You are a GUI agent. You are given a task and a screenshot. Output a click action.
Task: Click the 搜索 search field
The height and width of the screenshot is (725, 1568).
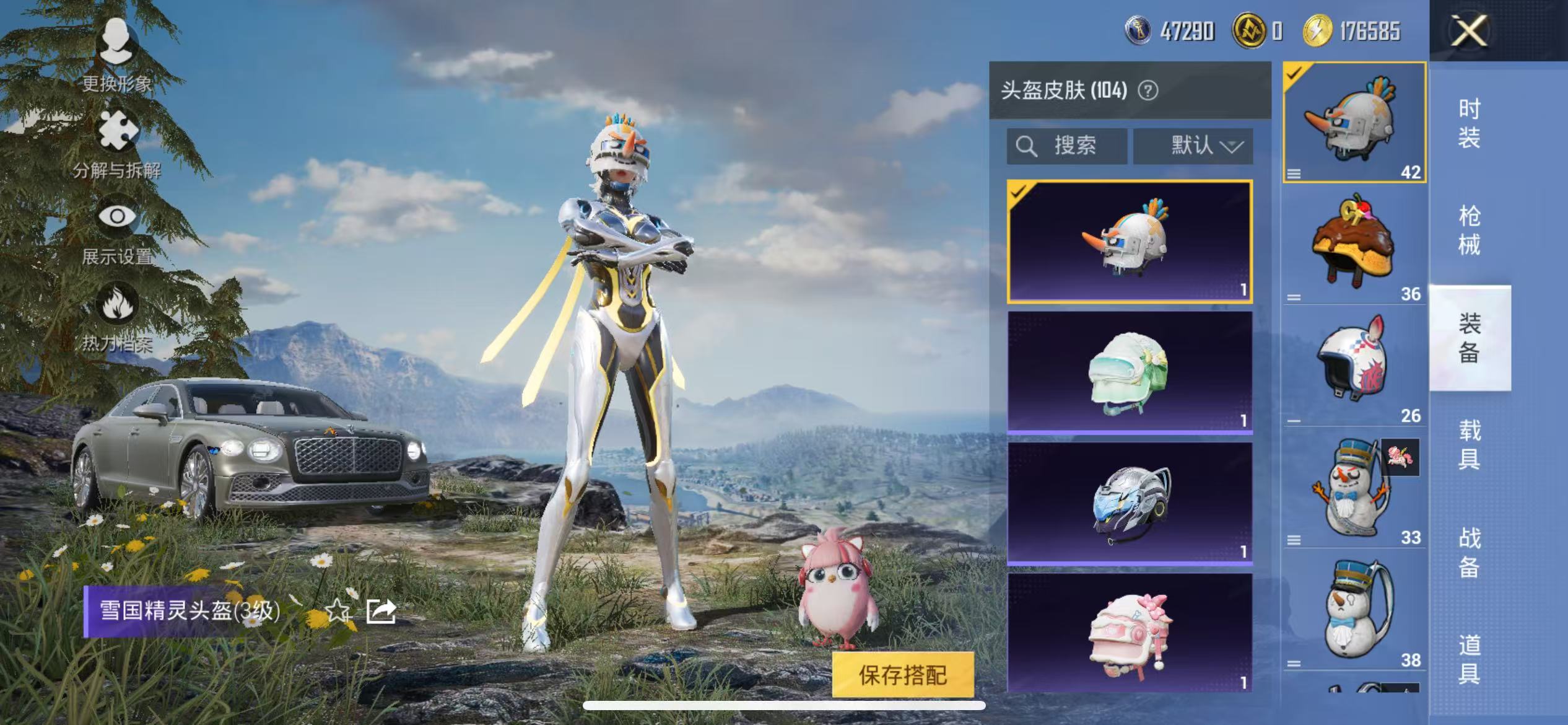[1066, 146]
